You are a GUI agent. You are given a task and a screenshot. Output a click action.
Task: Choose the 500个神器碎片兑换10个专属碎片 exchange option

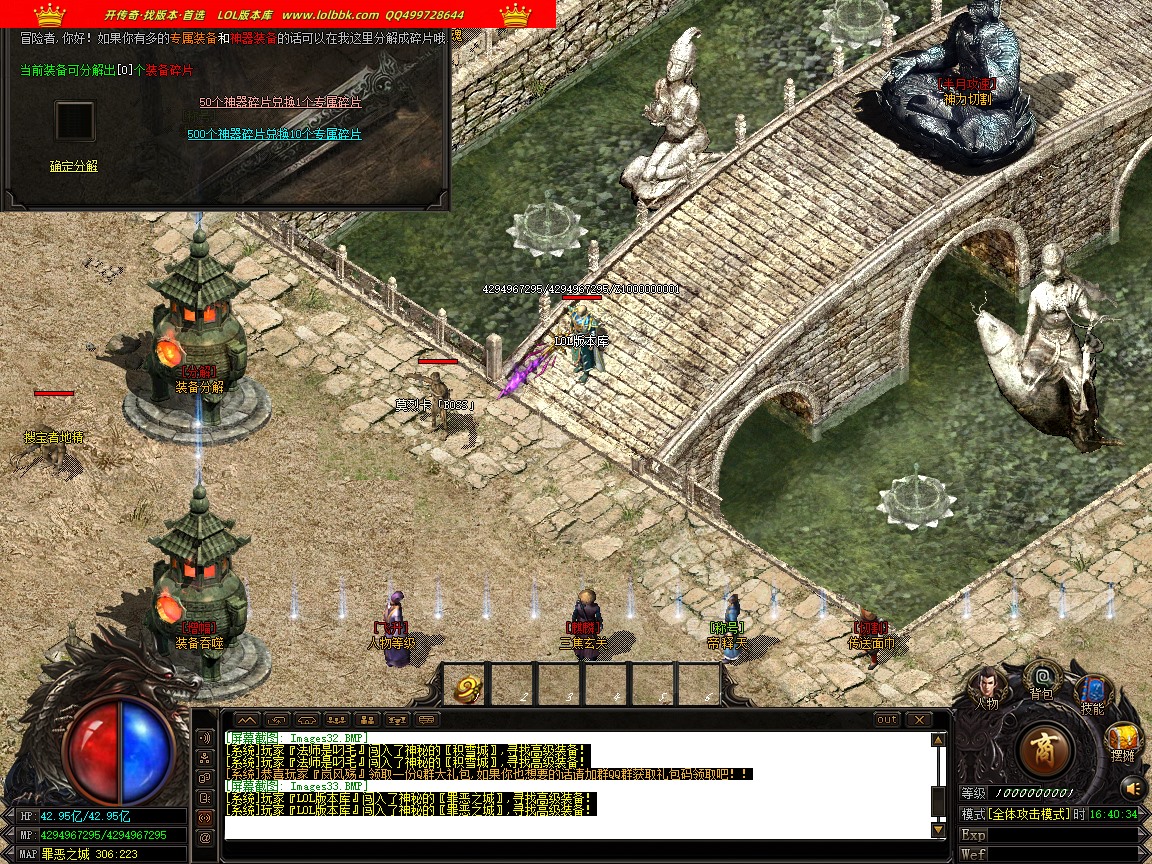point(274,134)
